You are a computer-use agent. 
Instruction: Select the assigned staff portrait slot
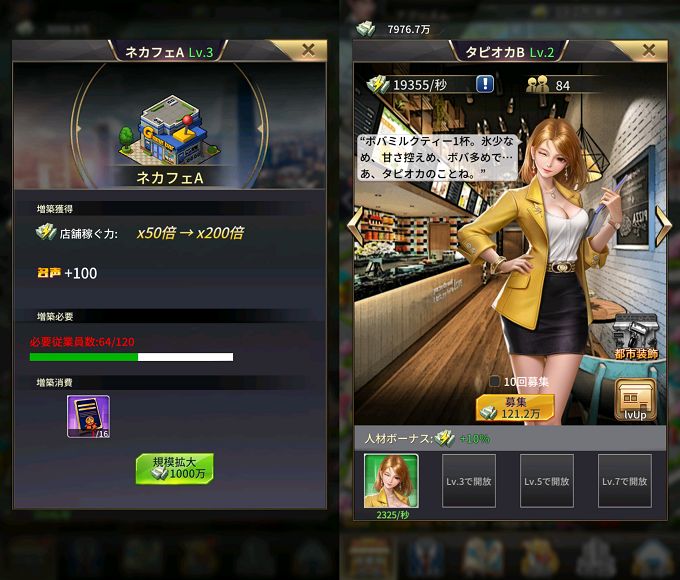(391, 480)
